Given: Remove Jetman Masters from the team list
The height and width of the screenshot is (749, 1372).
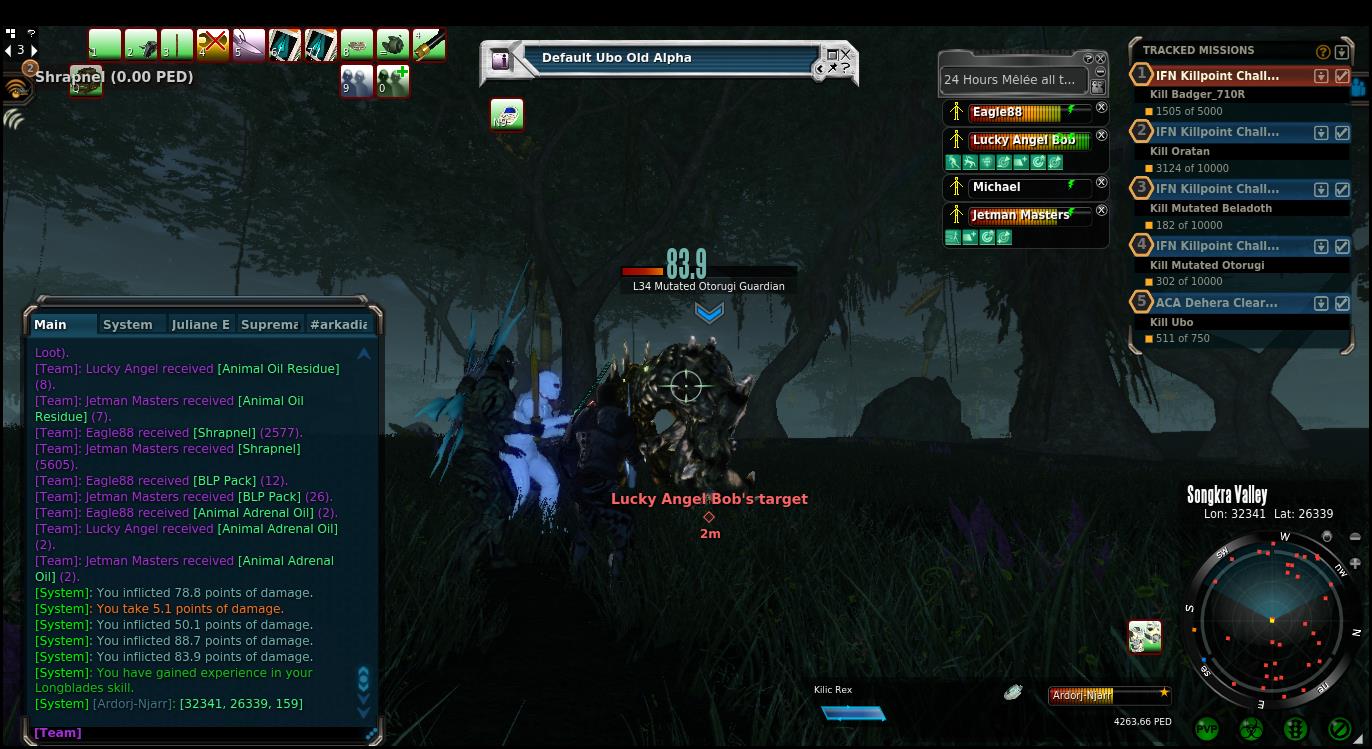Looking at the screenshot, I should [1101, 210].
